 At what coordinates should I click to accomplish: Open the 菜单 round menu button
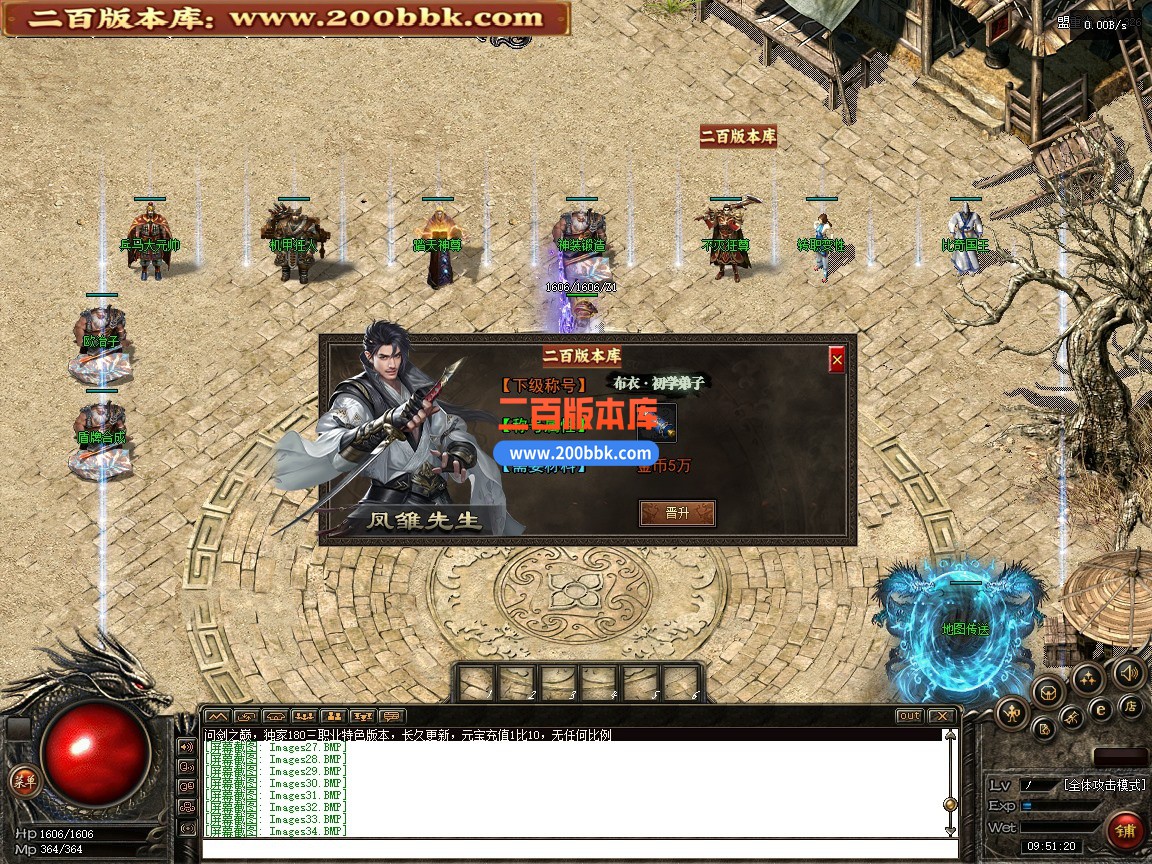23,781
